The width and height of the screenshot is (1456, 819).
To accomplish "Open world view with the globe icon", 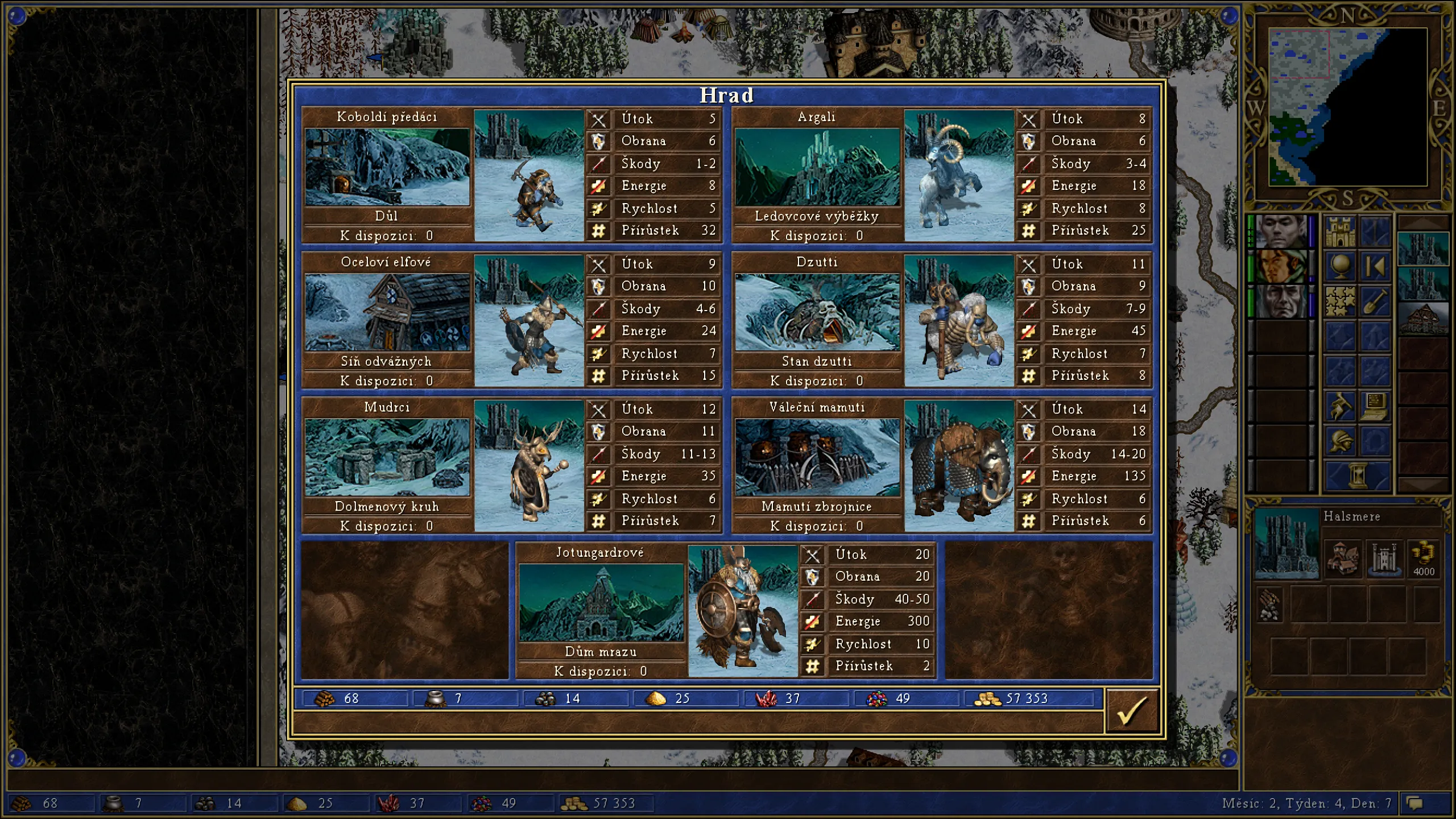I will point(1341,264).
